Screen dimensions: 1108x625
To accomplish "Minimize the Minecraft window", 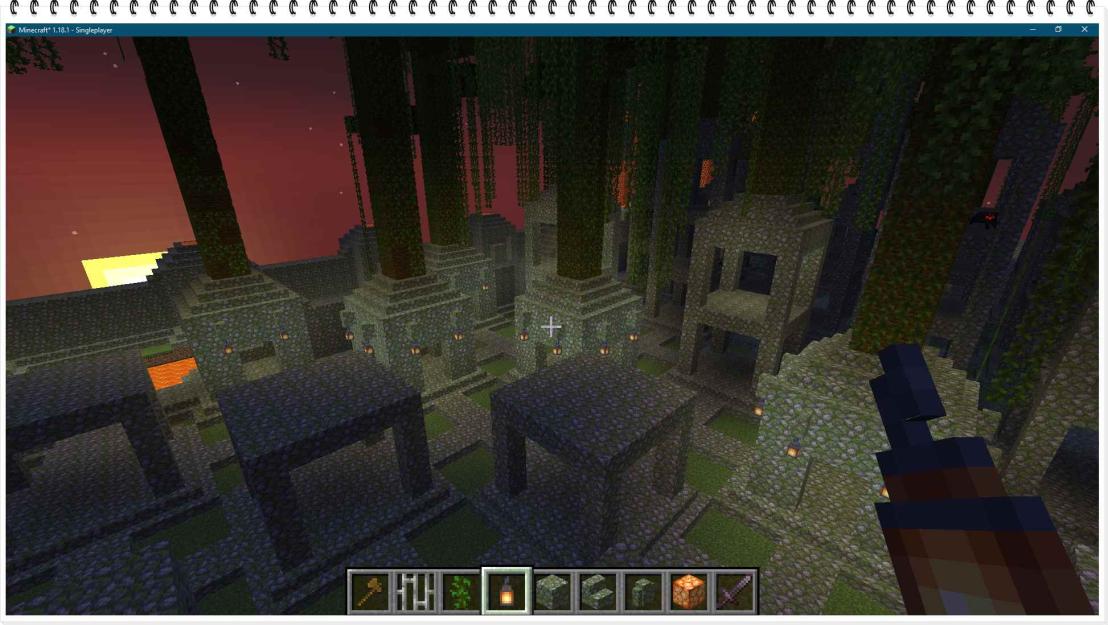I will tap(1032, 30).
